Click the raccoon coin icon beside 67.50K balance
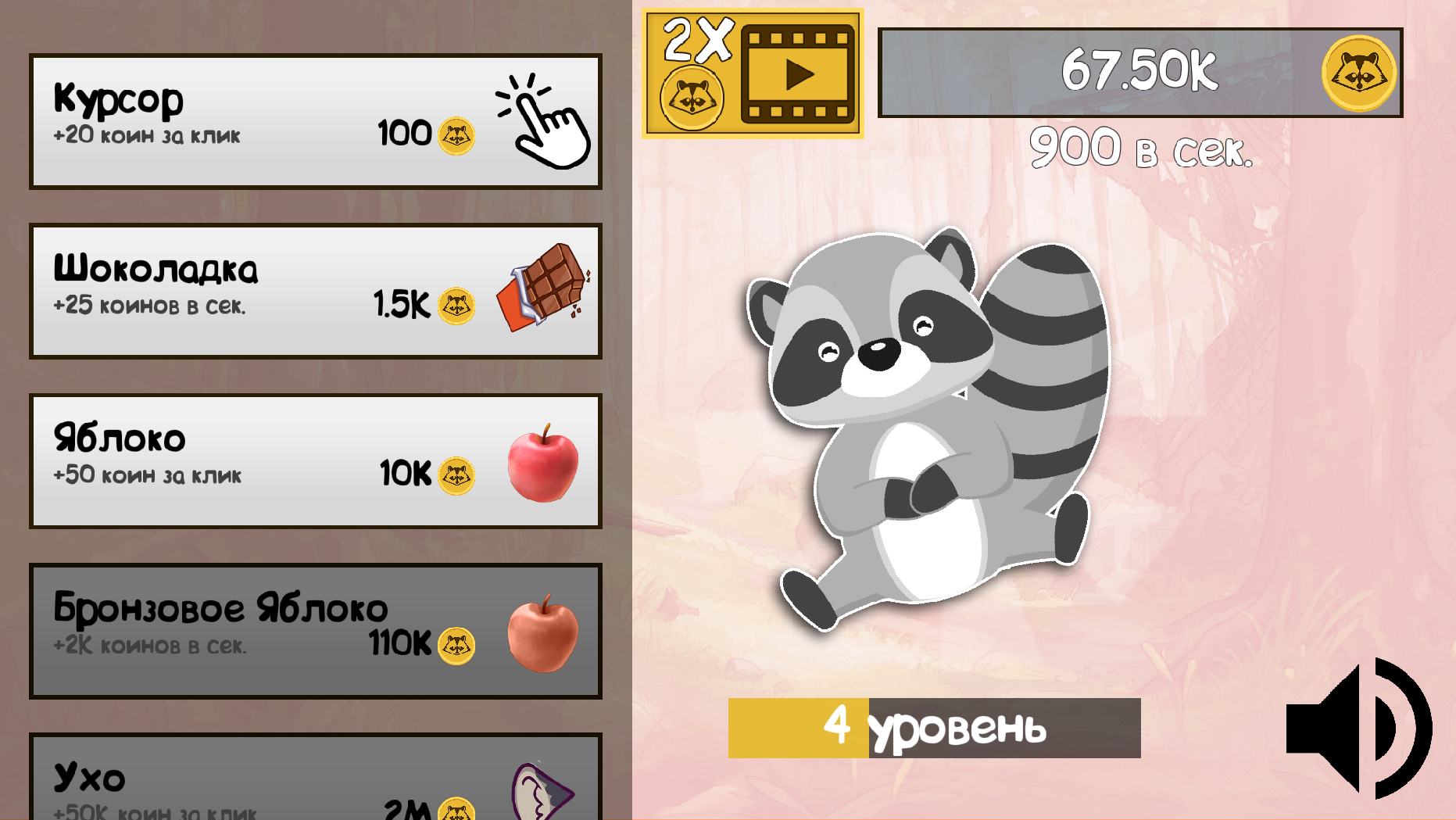The width and height of the screenshot is (1456, 820). point(1358,72)
